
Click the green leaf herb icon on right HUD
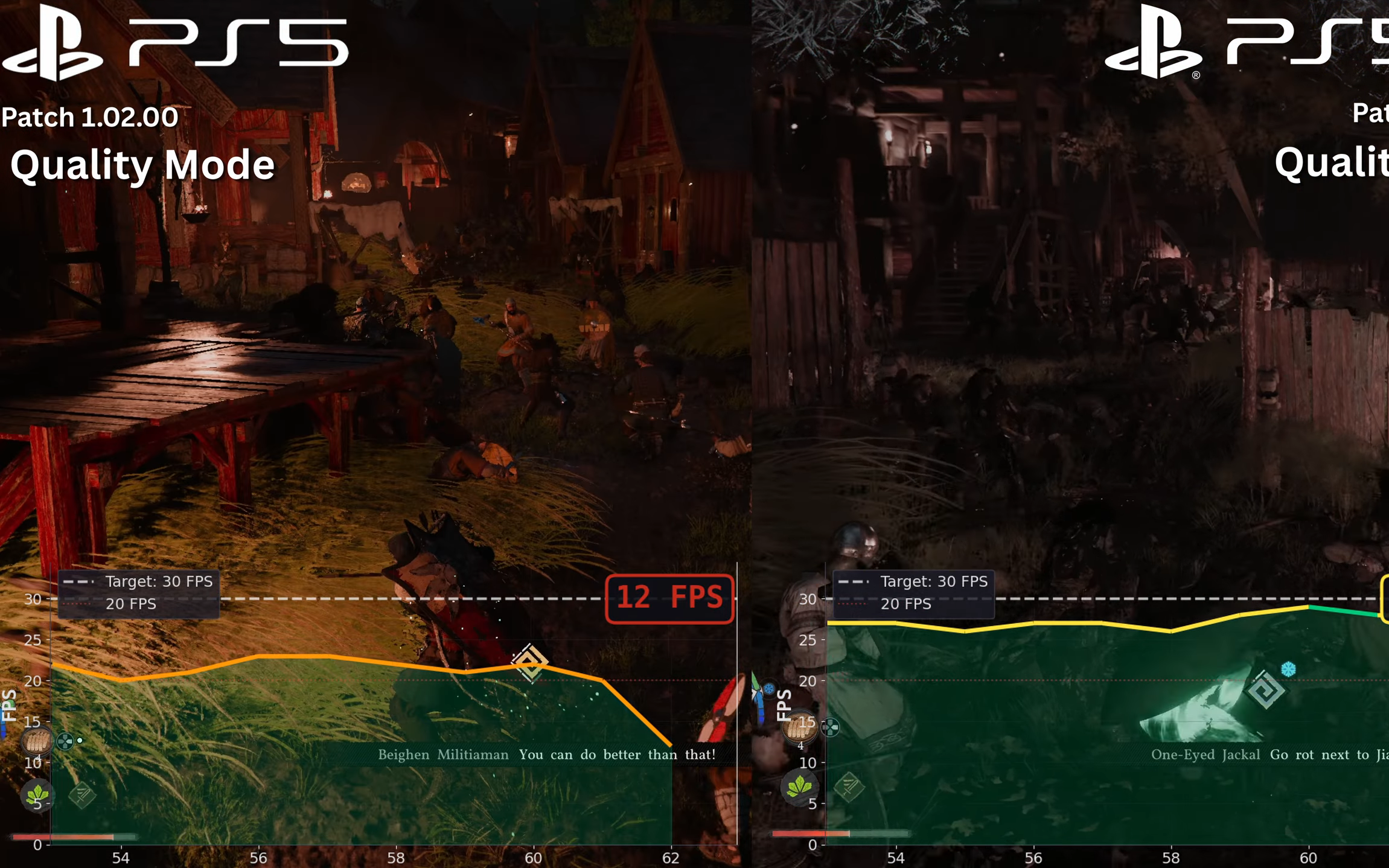pos(800,788)
